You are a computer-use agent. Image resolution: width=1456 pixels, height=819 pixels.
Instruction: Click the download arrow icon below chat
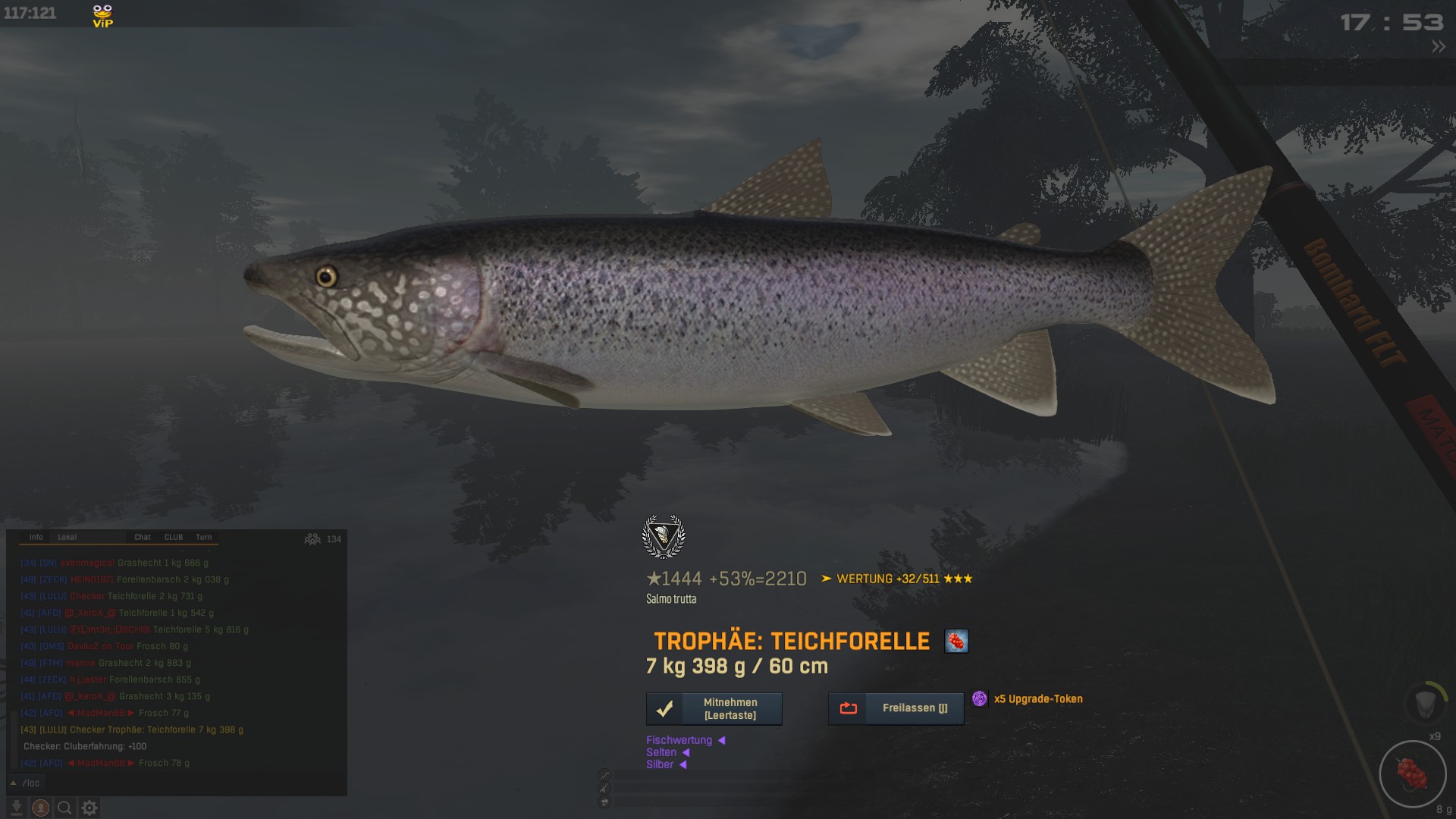(16, 808)
